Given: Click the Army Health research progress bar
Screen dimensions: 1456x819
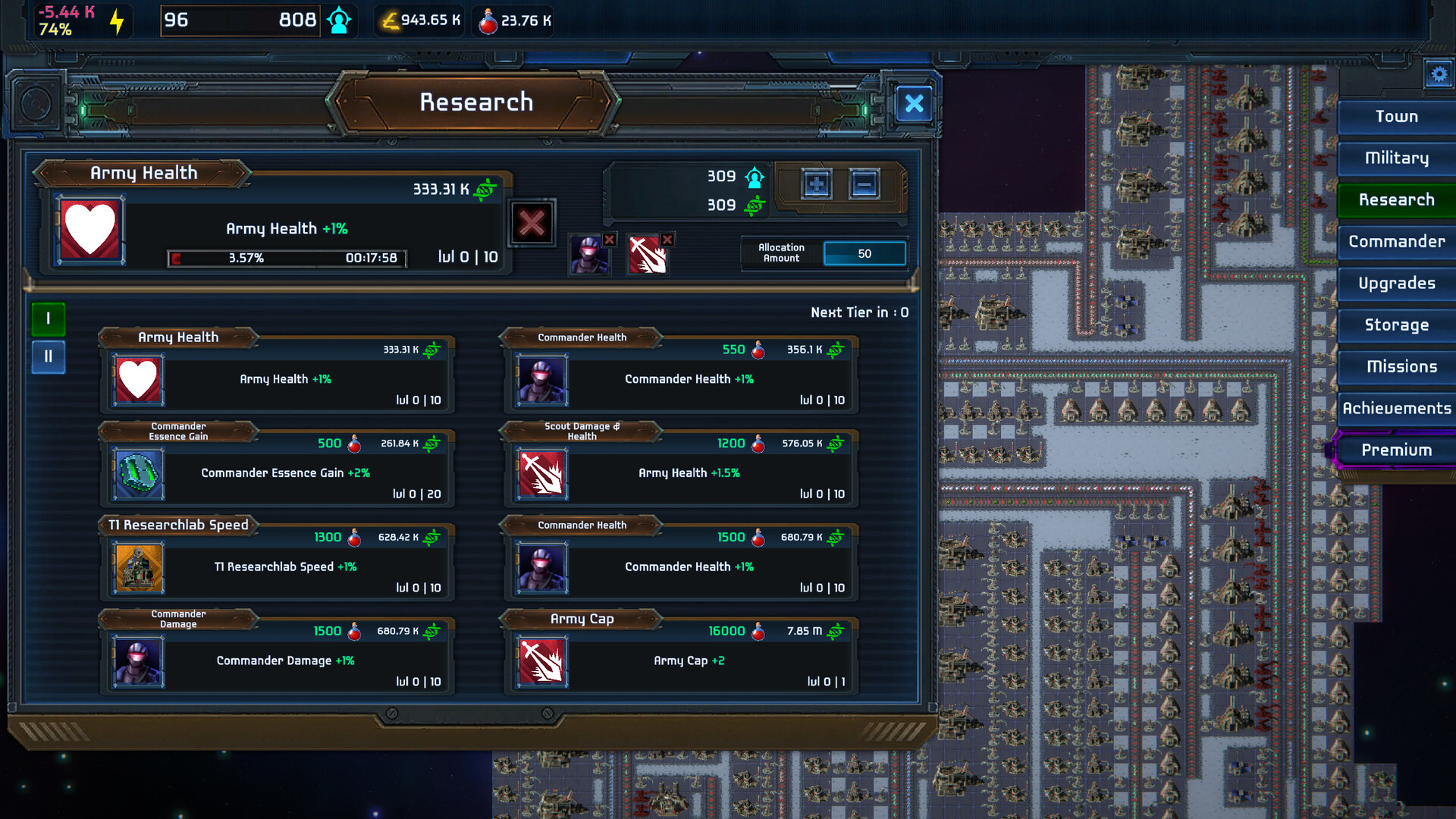Looking at the screenshot, I should (x=287, y=258).
